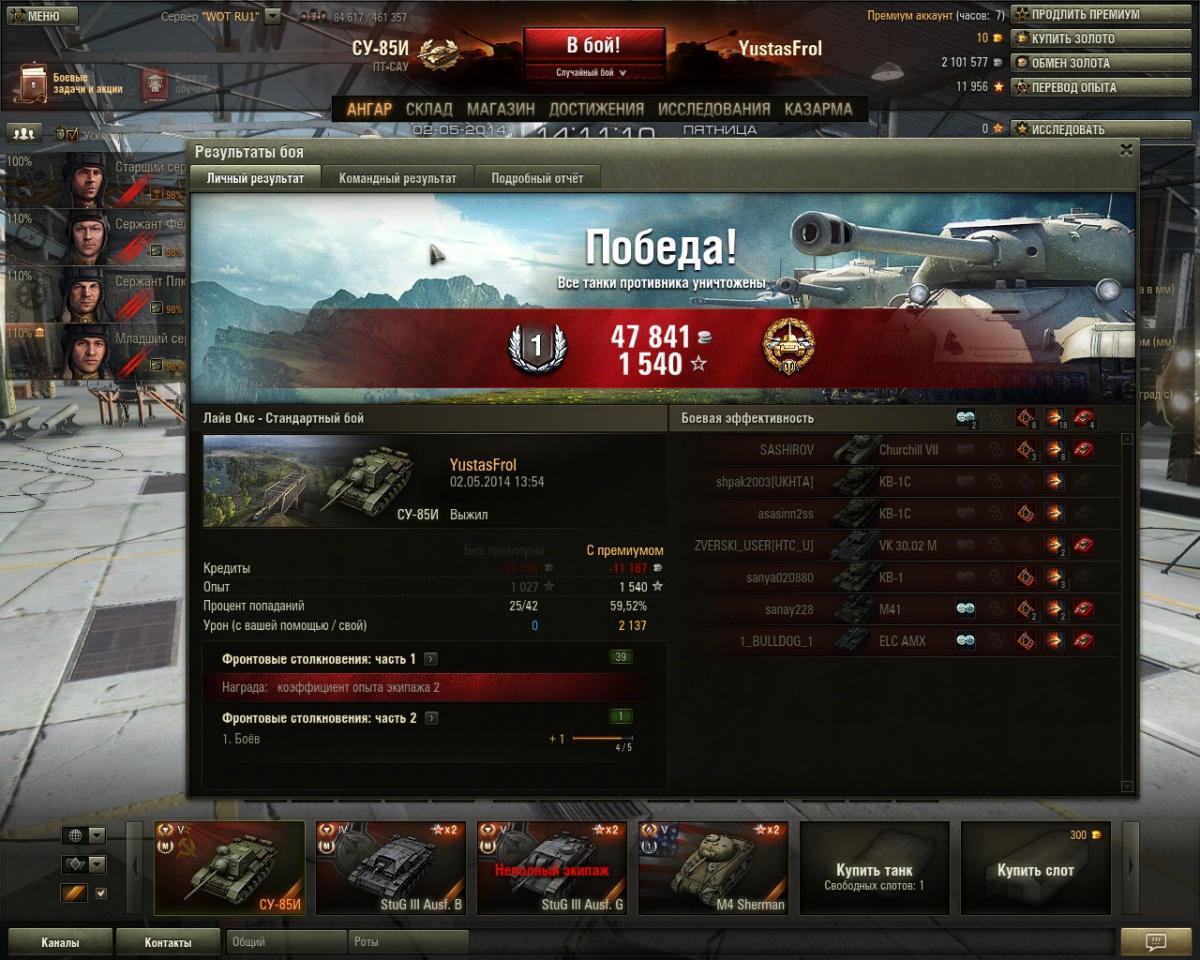
Task: Expand the Случайный бой battle type dropdown
Action: click(594, 73)
